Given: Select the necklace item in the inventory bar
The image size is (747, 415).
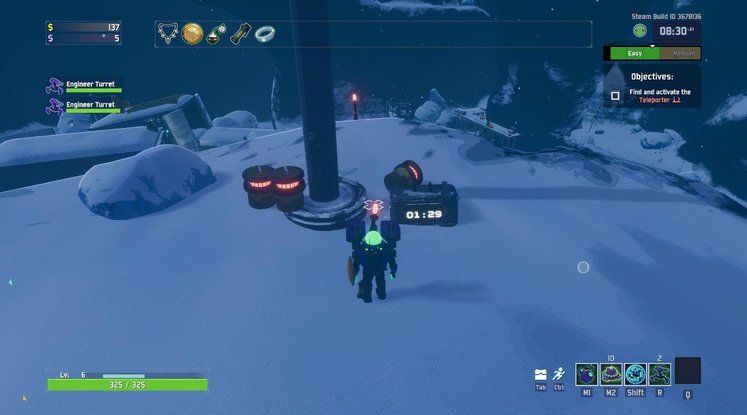Looking at the screenshot, I should (x=167, y=34).
